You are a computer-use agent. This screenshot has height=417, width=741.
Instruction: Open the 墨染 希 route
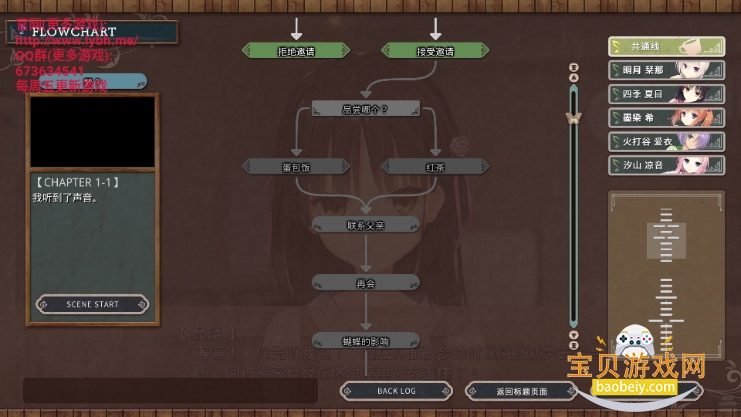(x=666, y=117)
